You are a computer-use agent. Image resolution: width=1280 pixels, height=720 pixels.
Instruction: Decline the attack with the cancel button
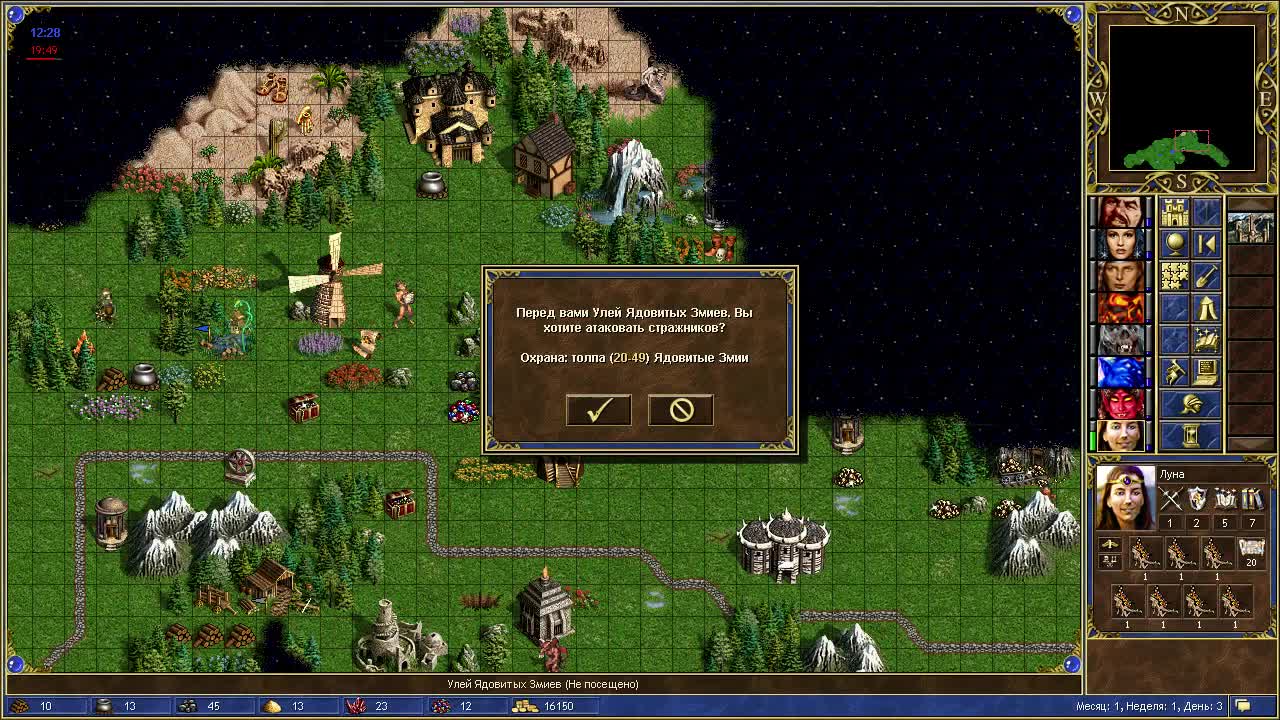point(681,410)
